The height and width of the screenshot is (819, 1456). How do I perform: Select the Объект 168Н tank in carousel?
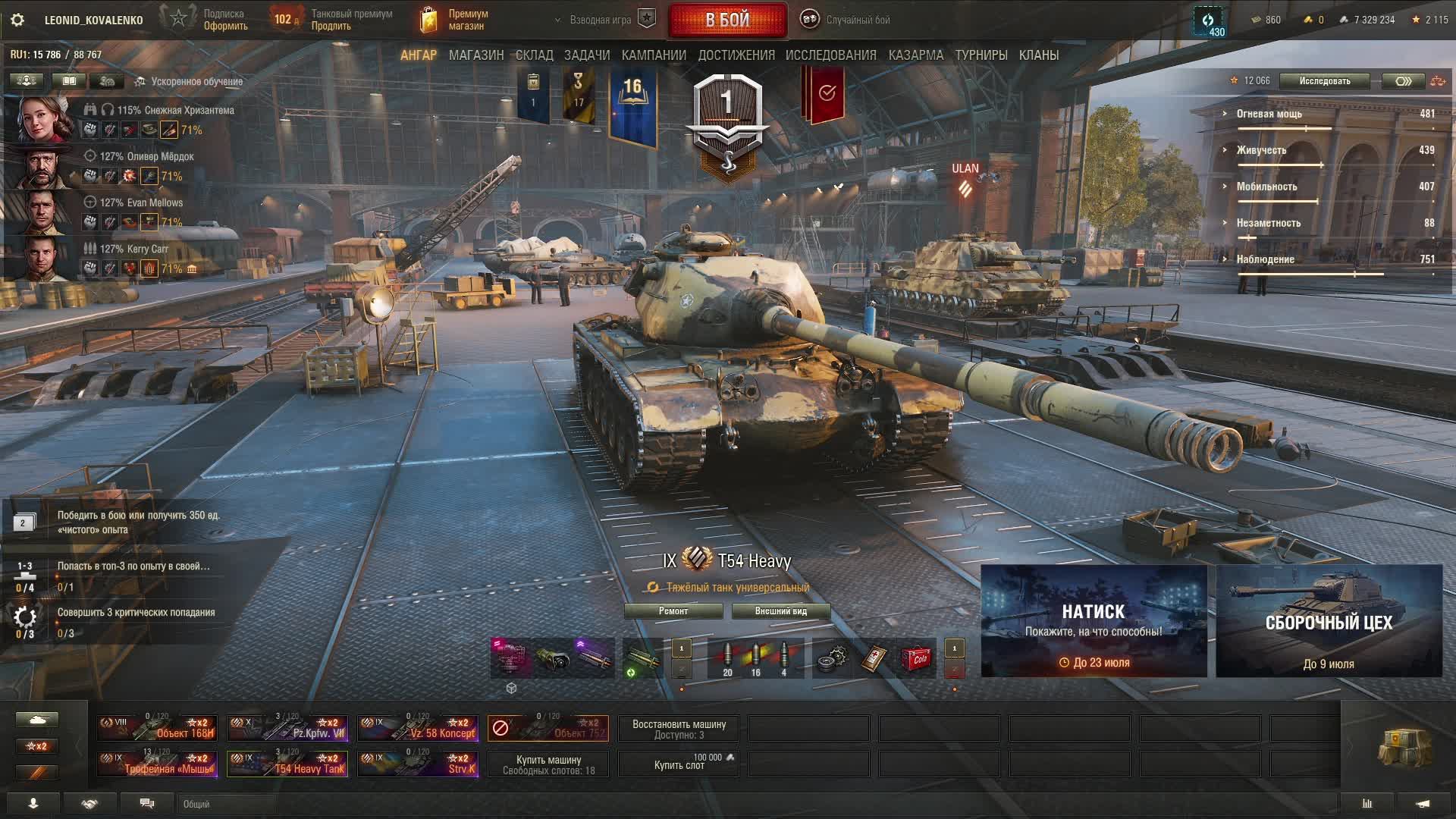(x=157, y=728)
